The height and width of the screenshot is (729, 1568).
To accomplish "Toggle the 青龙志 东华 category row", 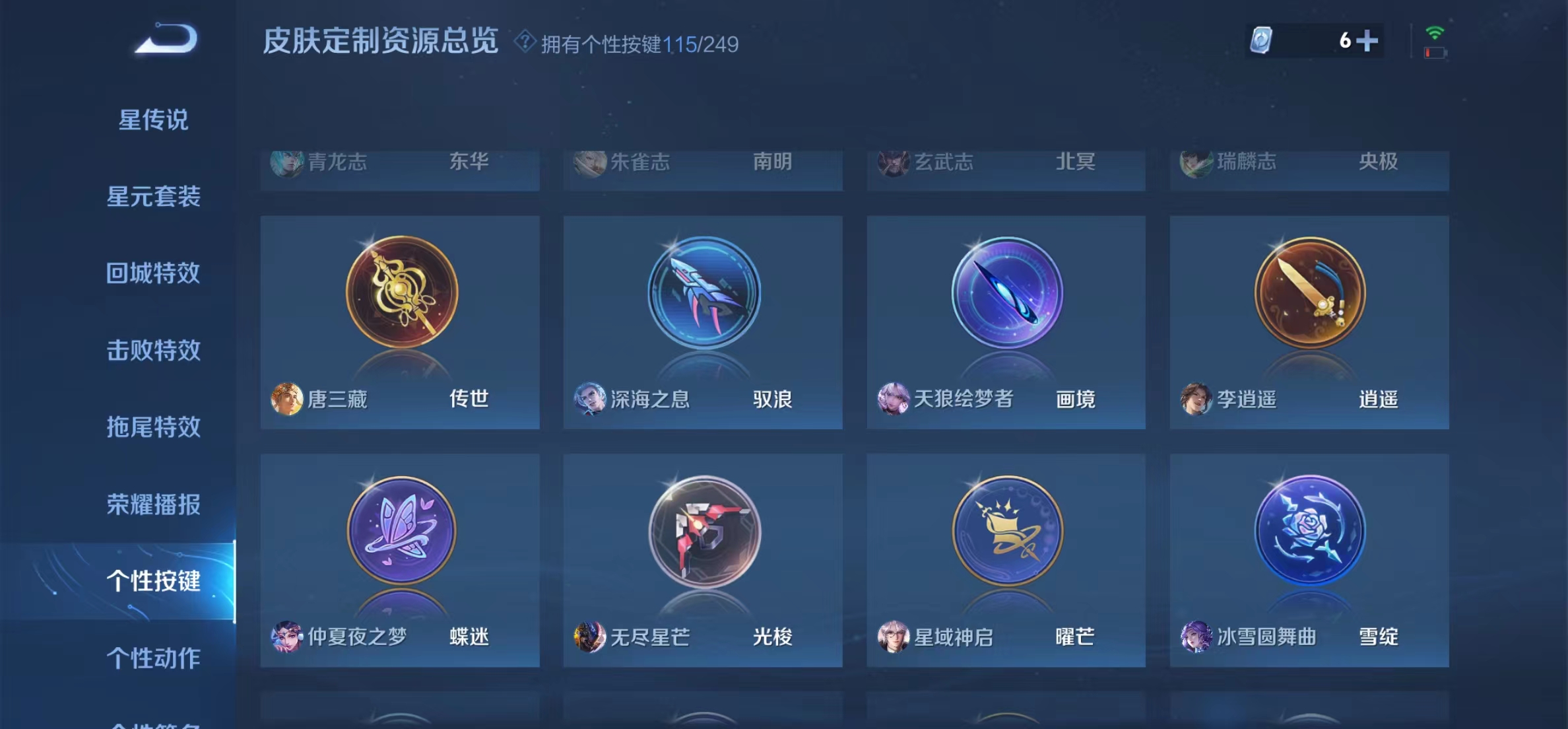I will [x=399, y=163].
